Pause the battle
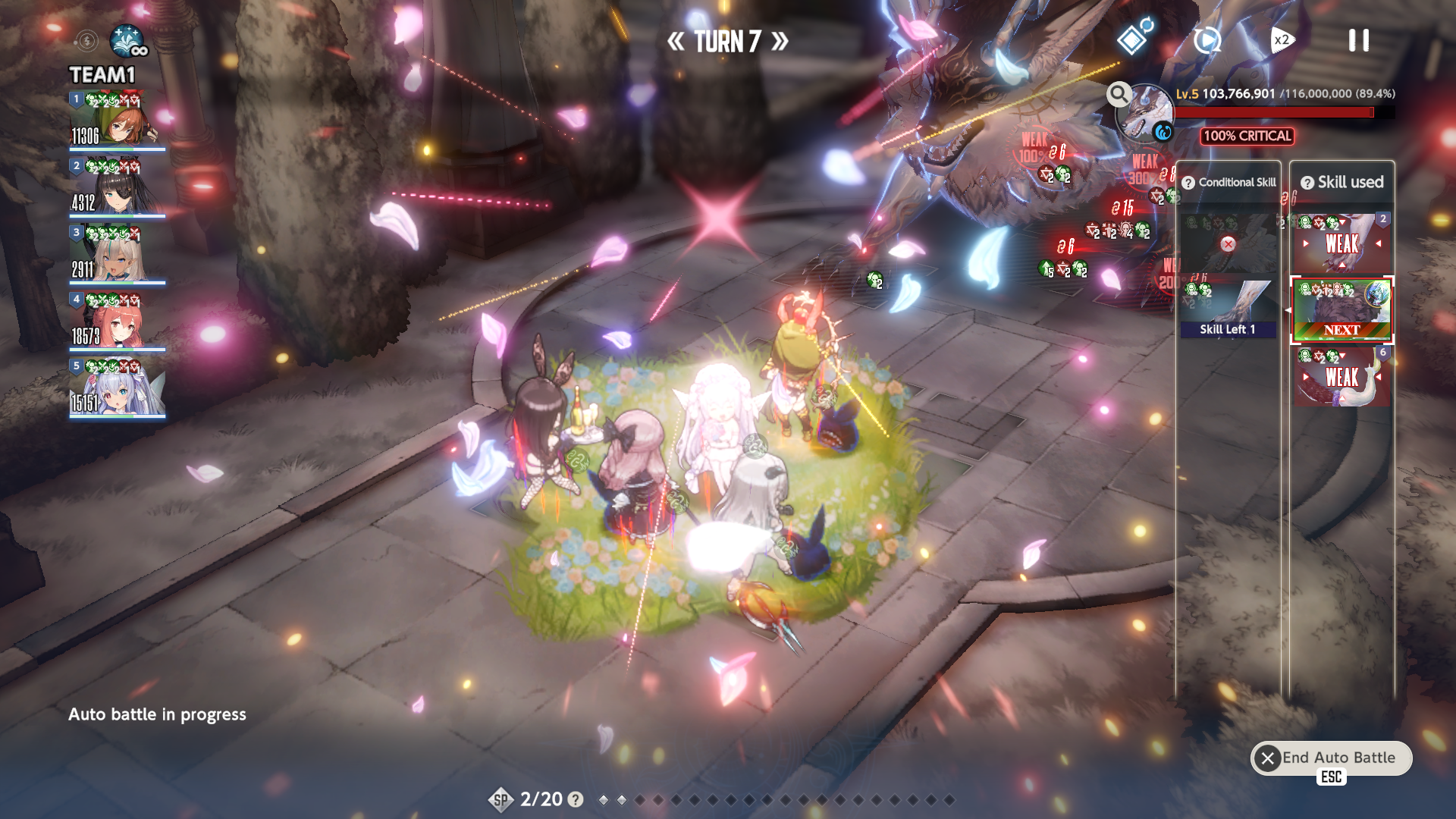 pos(1358,41)
